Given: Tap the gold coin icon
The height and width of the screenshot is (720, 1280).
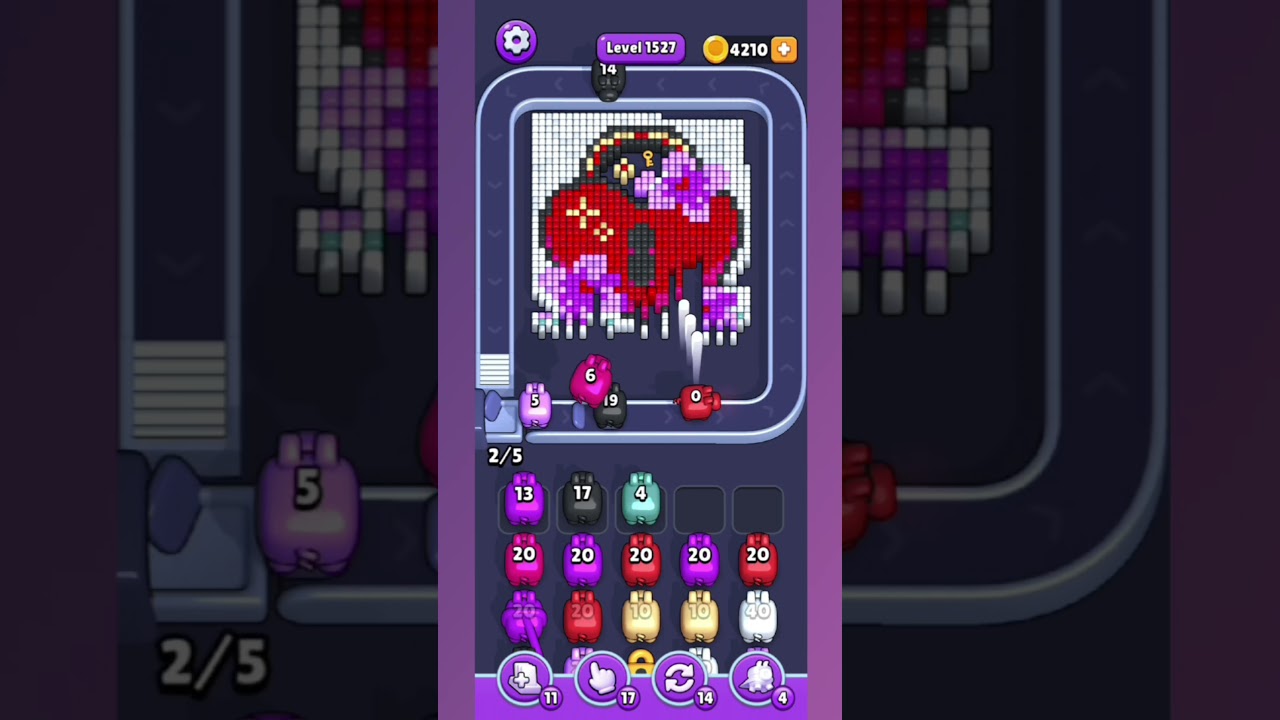Looking at the screenshot, I should (x=716, y=49).
